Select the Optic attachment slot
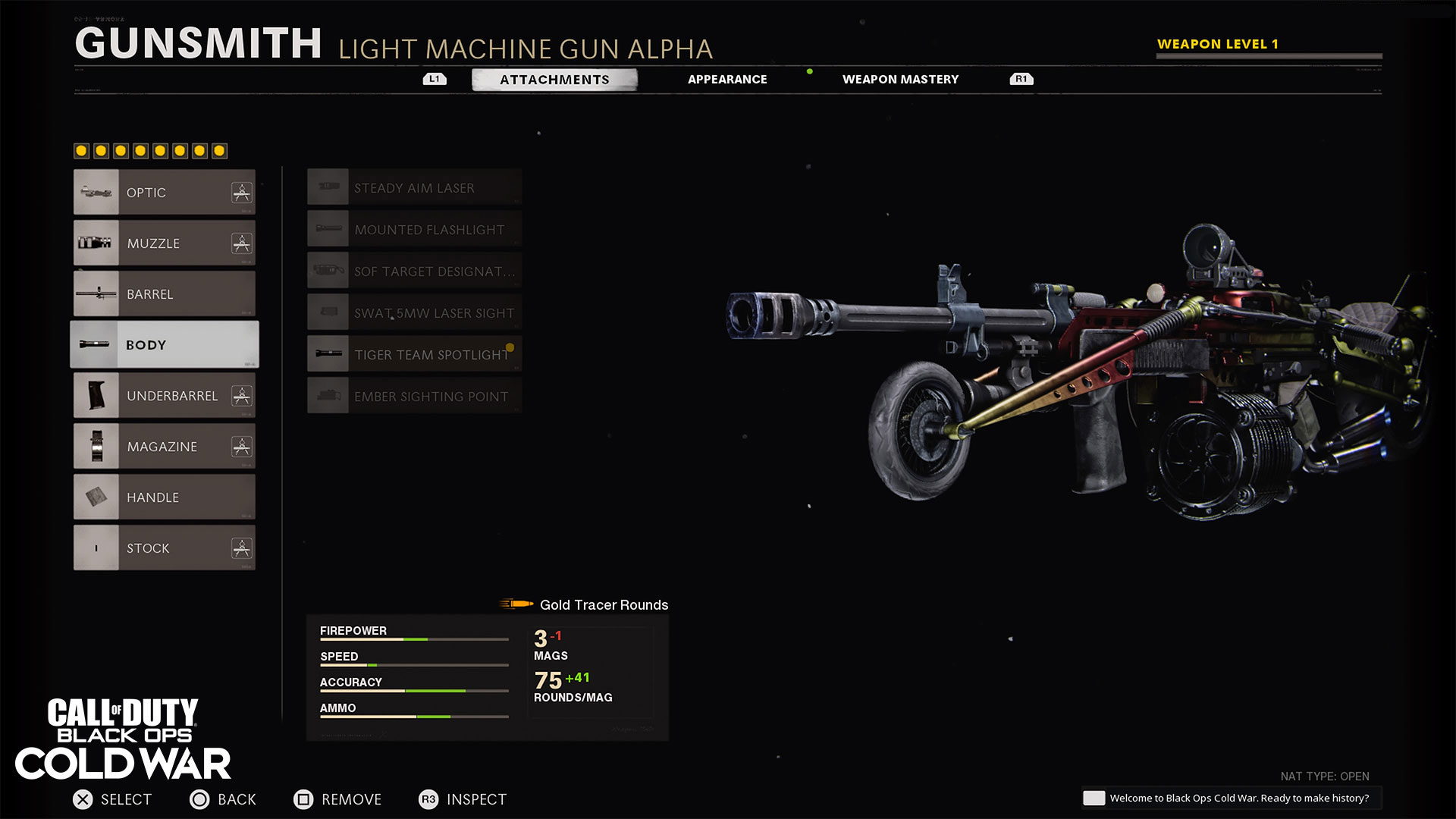Image resolution: width=1456 pixels, height=819 pixels. (165, 193)
